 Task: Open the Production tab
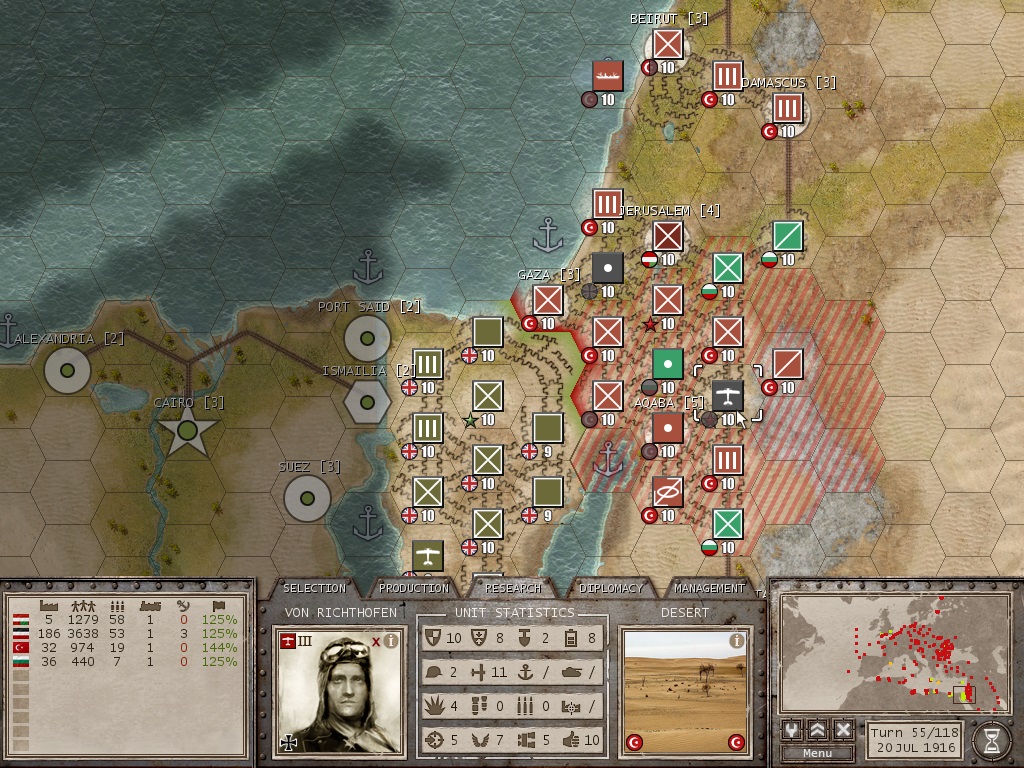(414, 588)
